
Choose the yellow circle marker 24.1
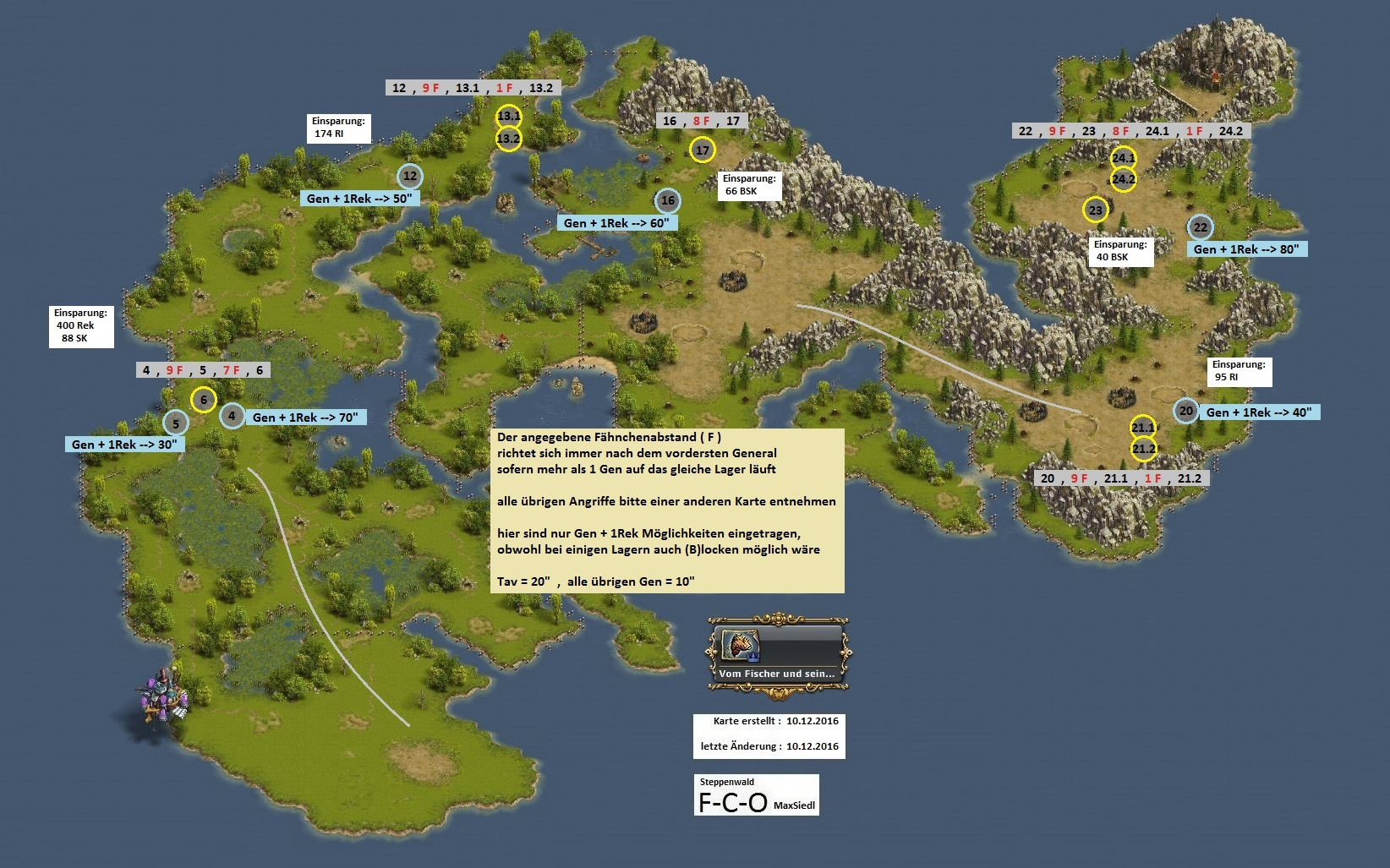(x=1124, y=158)
